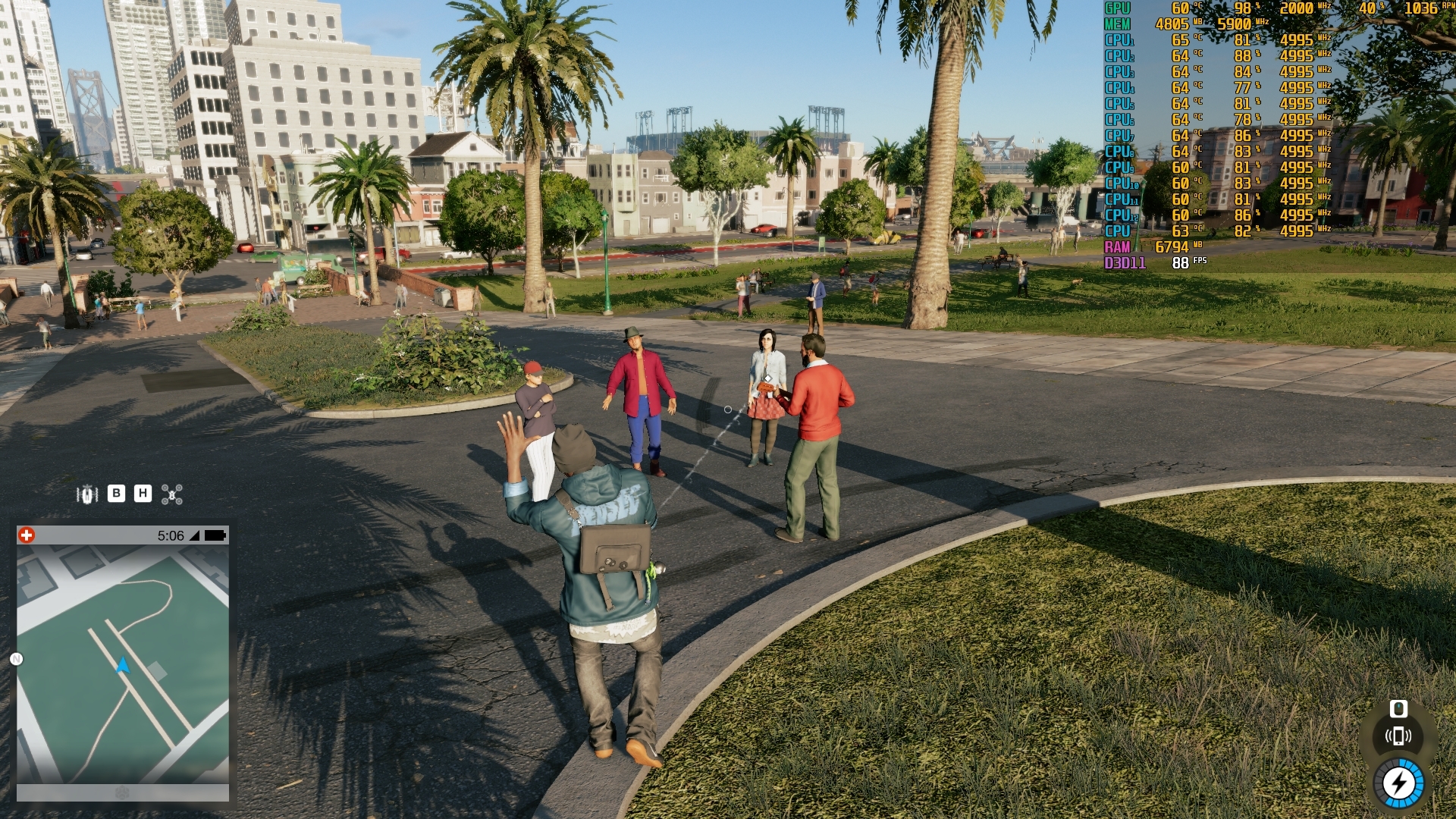Click the DedSec logo below the minimap
Viewport: 1456px width, 819px height.
[122, 793]
